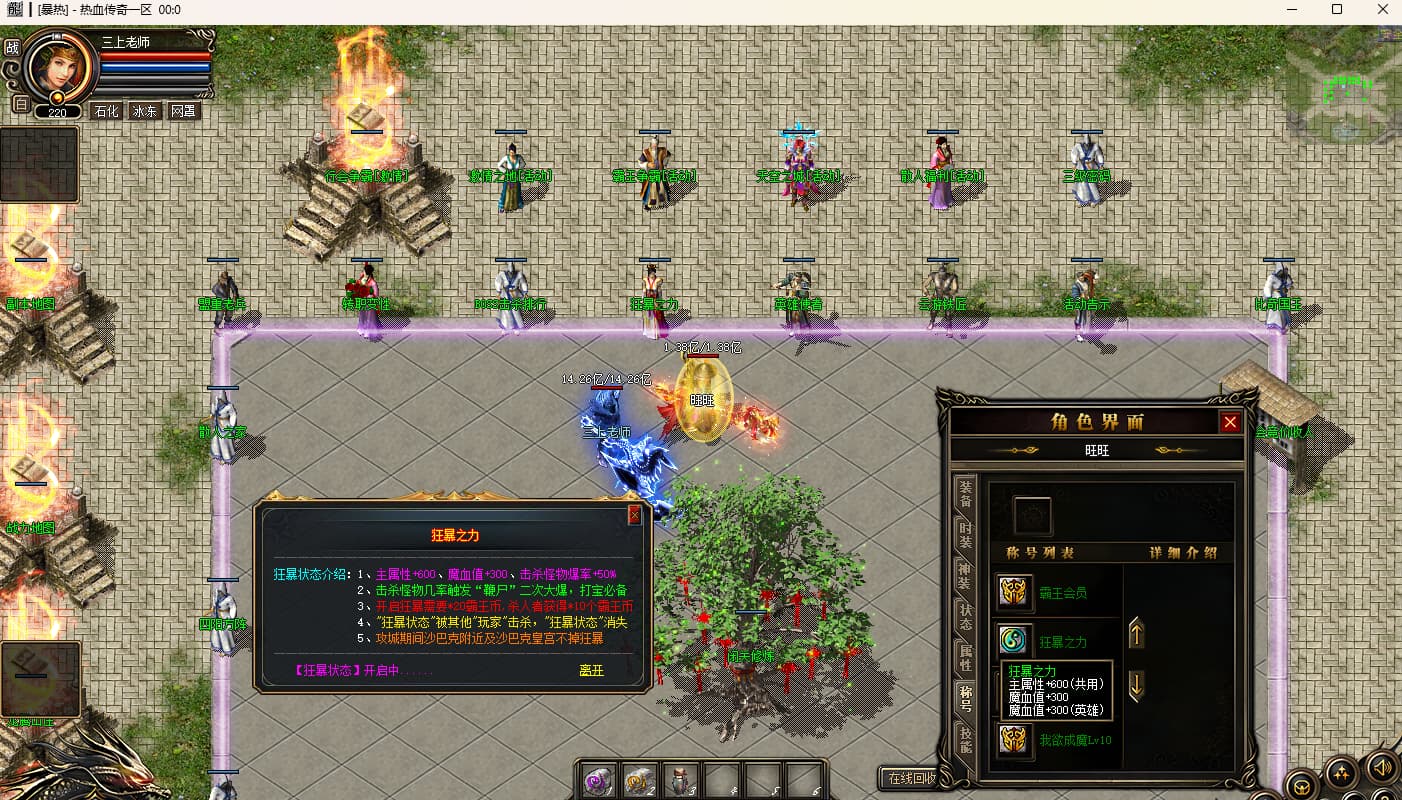Choose the 狂暴之力 title icon

click(x=1016, y=641)
